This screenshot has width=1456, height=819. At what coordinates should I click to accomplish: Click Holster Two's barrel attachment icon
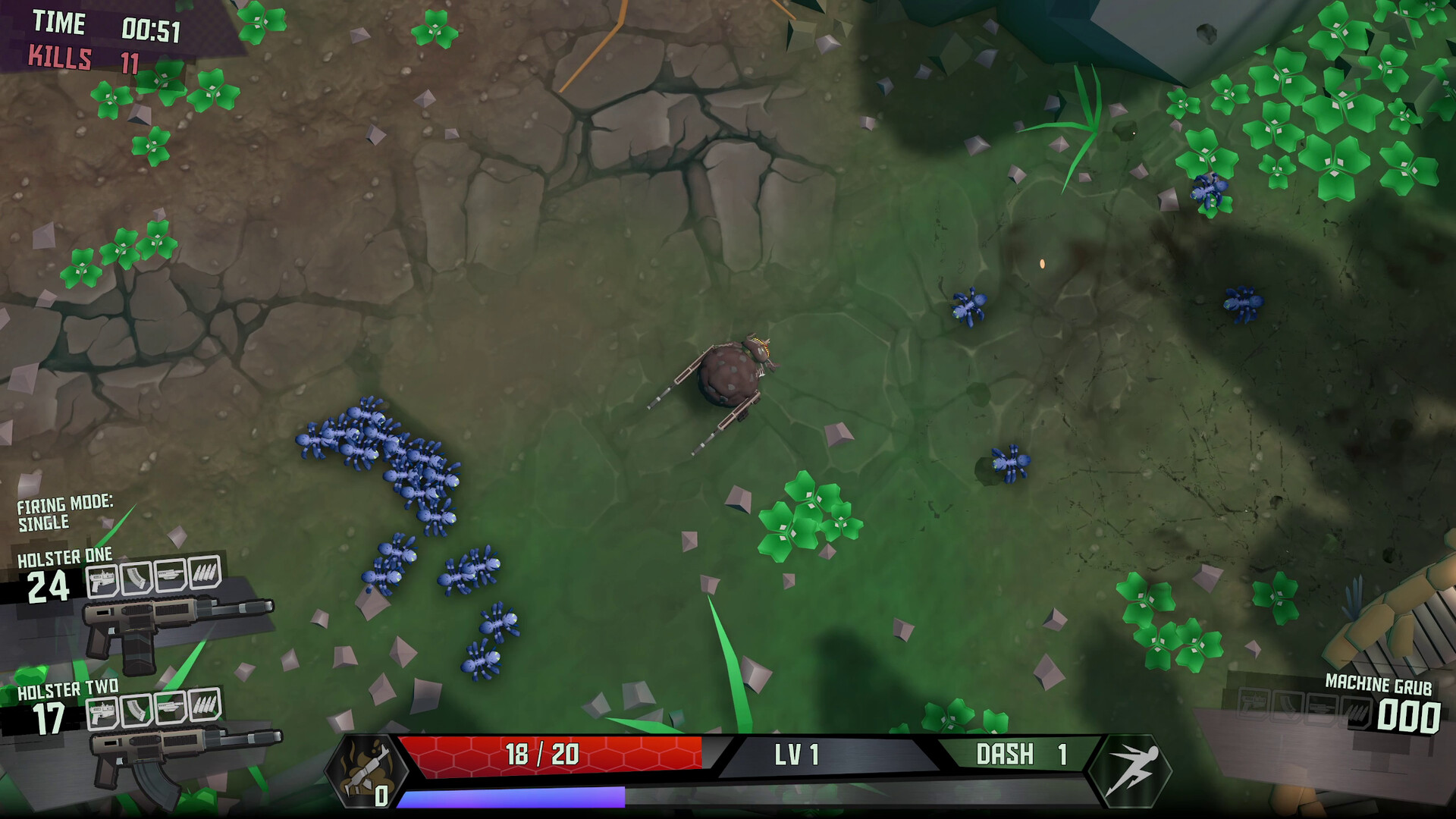point(171,708)
